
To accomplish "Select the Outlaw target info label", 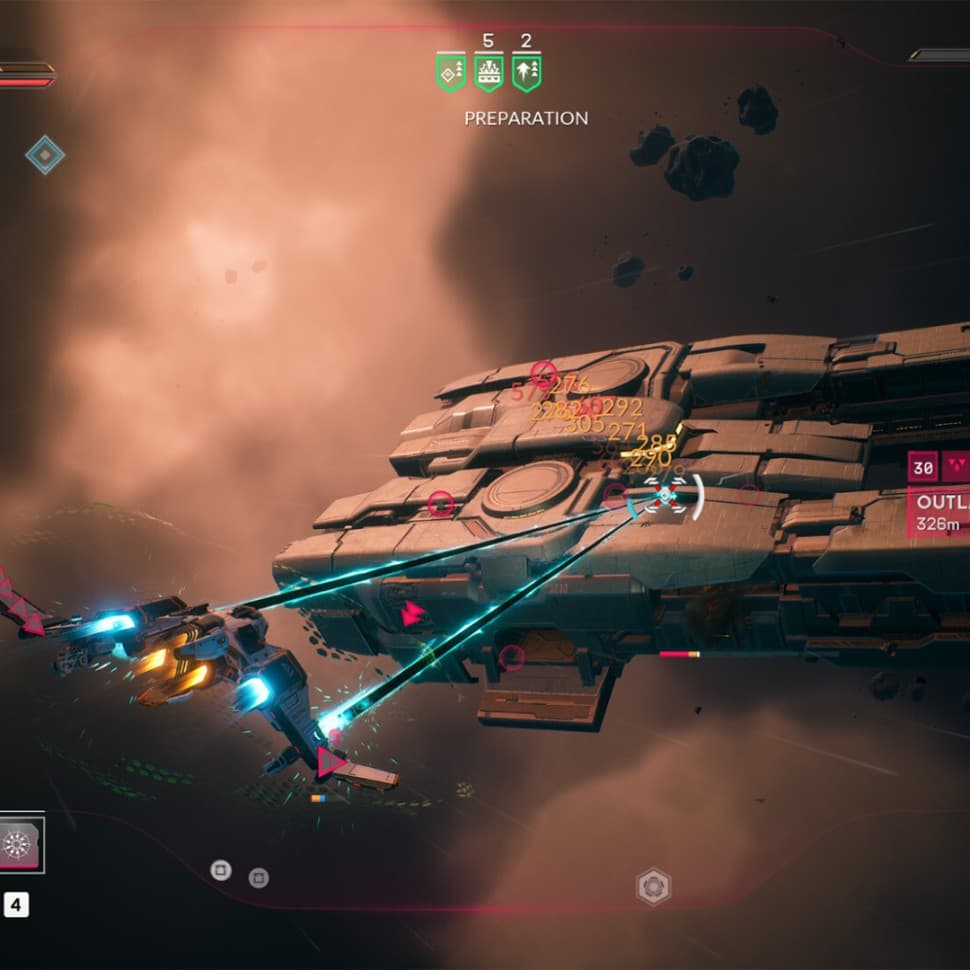I will 940,511.
